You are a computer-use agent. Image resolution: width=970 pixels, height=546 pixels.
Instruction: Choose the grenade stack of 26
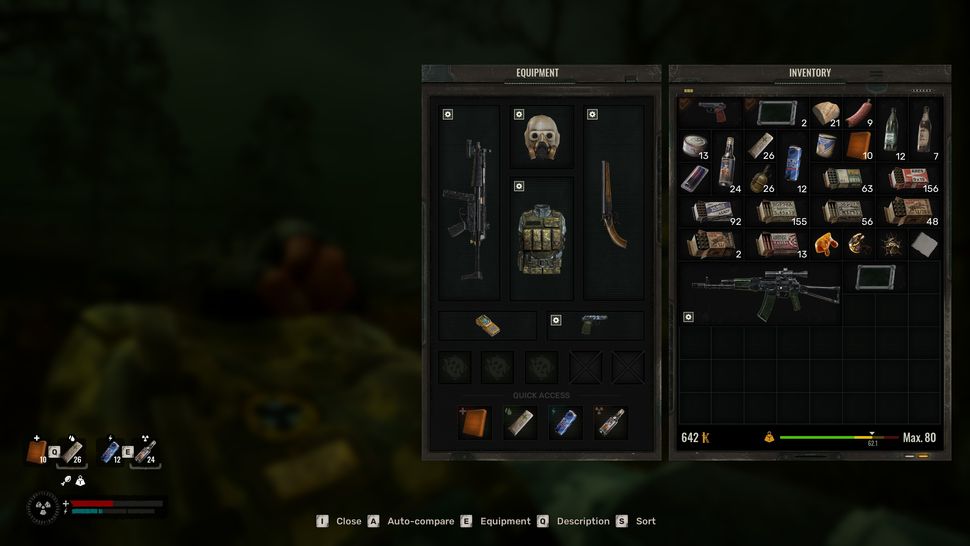click(x=761, y=180)
